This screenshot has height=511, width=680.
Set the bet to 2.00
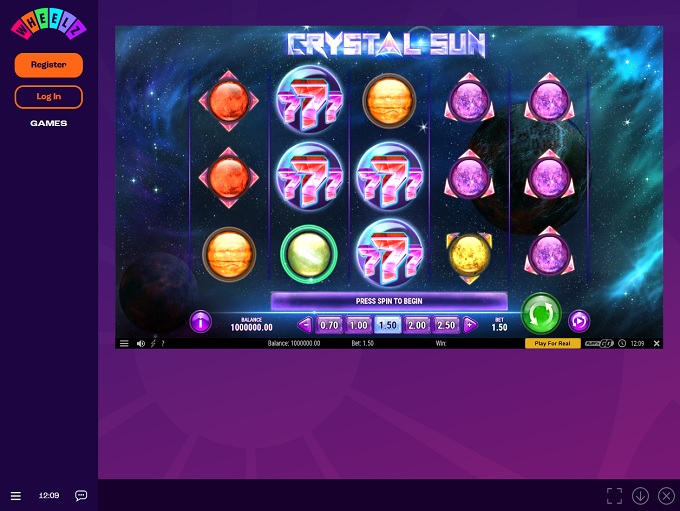point(417,325)
